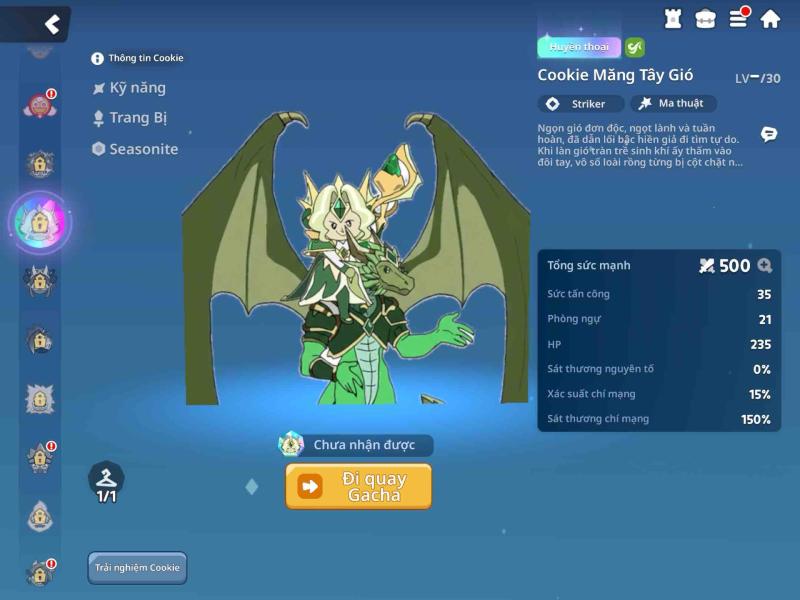Tap the Trải nghiệm Cookie button
The width and height of the screenshot is (800, 600).
click(x=137, y=568)
